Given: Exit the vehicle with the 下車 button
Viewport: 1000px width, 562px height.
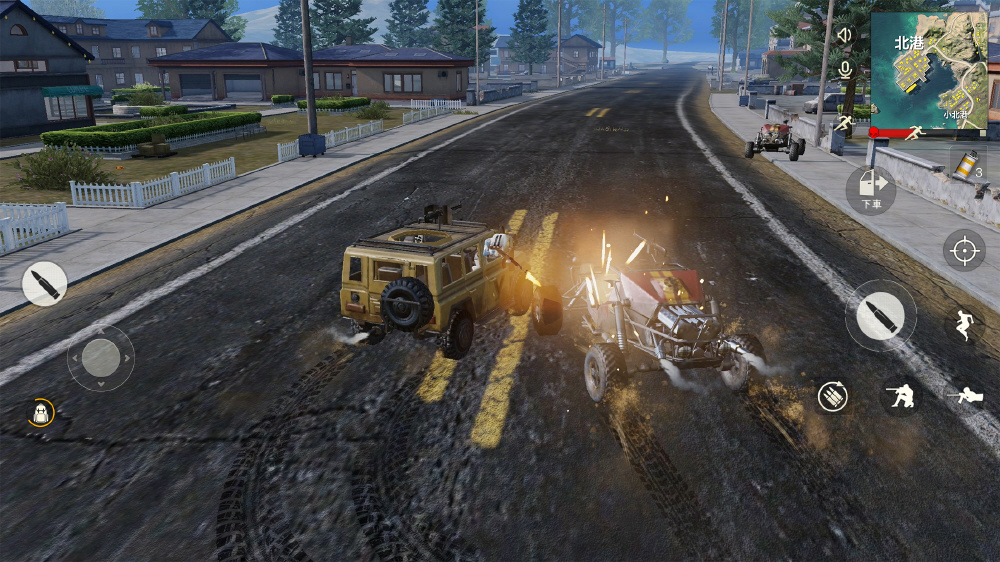Looking at the screenshot, I should [869, 190].
